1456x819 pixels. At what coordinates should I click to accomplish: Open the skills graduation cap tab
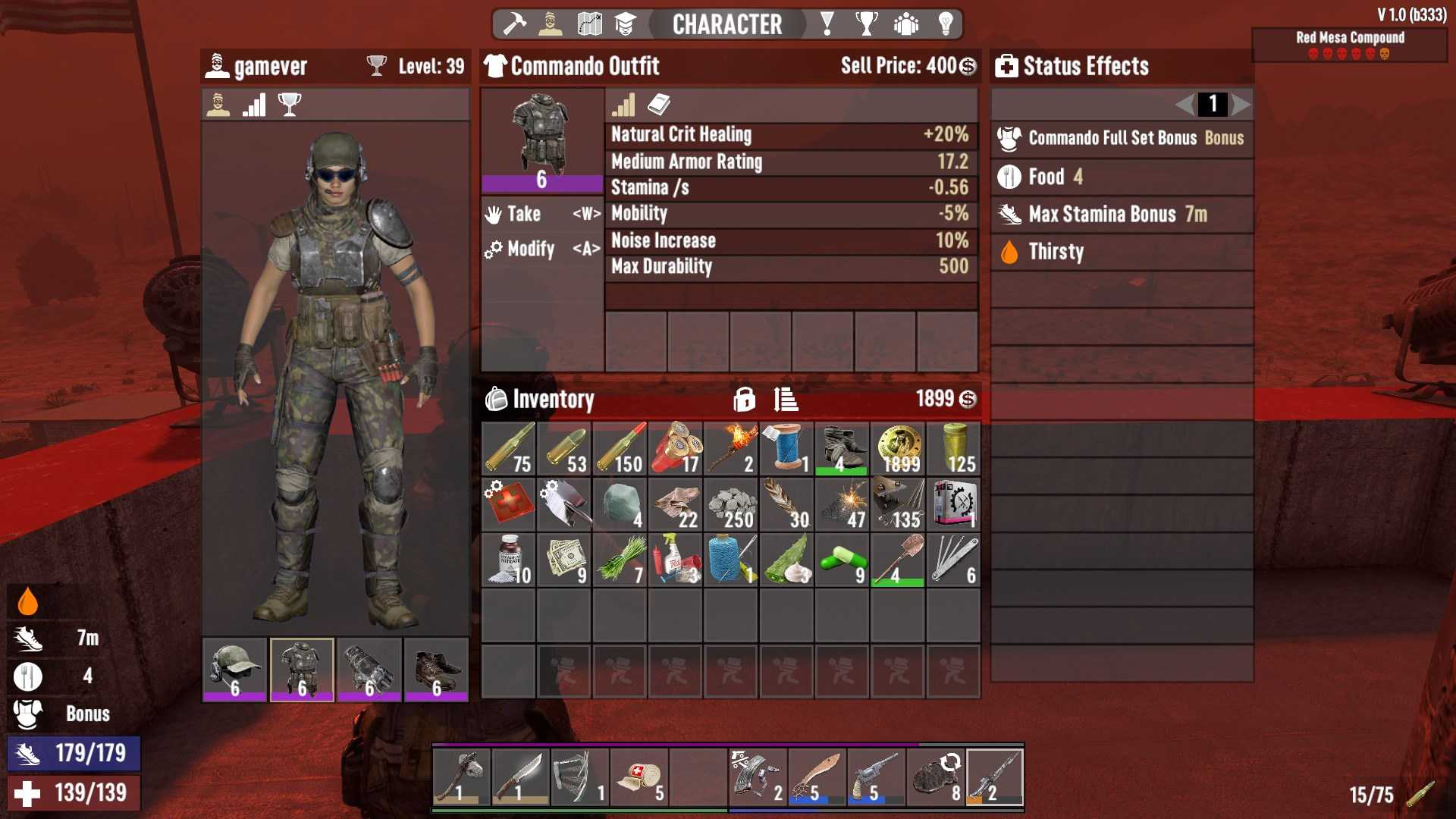point(625,24)
